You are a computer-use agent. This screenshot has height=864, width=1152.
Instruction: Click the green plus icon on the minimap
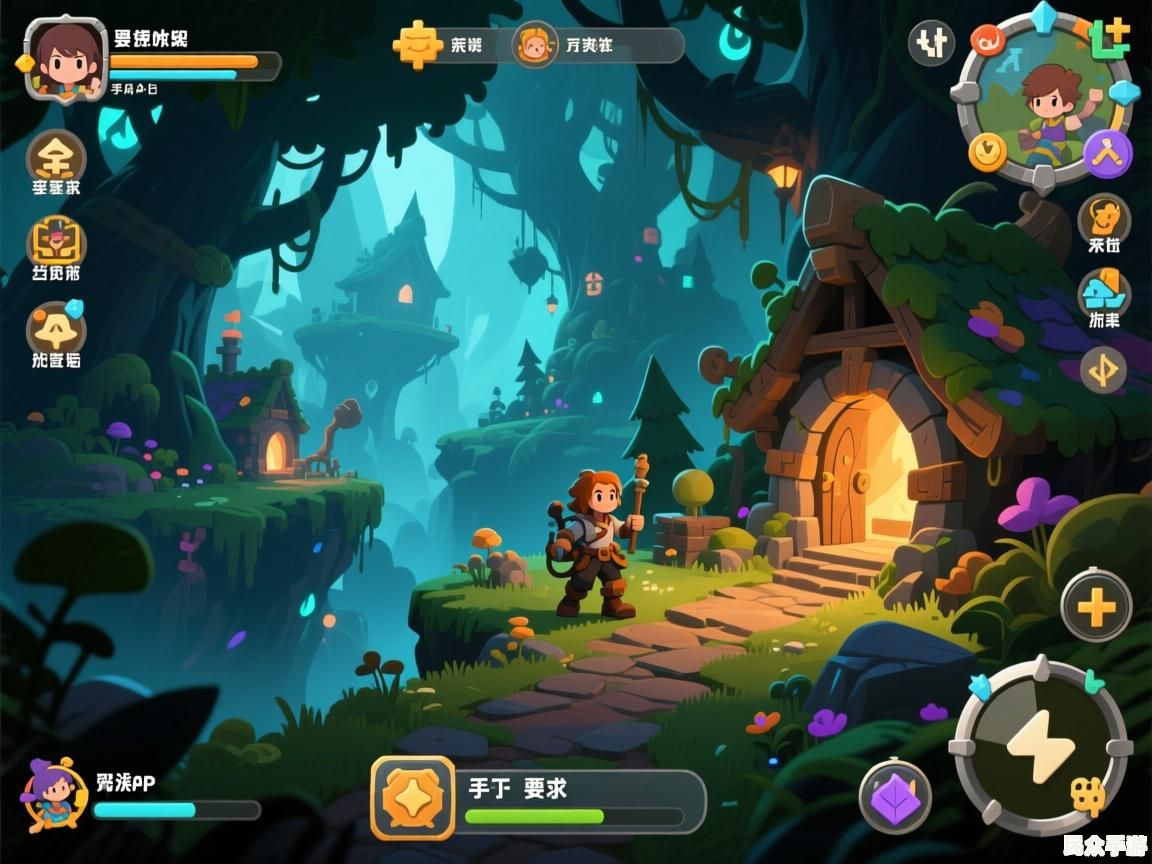[1109, 37]
